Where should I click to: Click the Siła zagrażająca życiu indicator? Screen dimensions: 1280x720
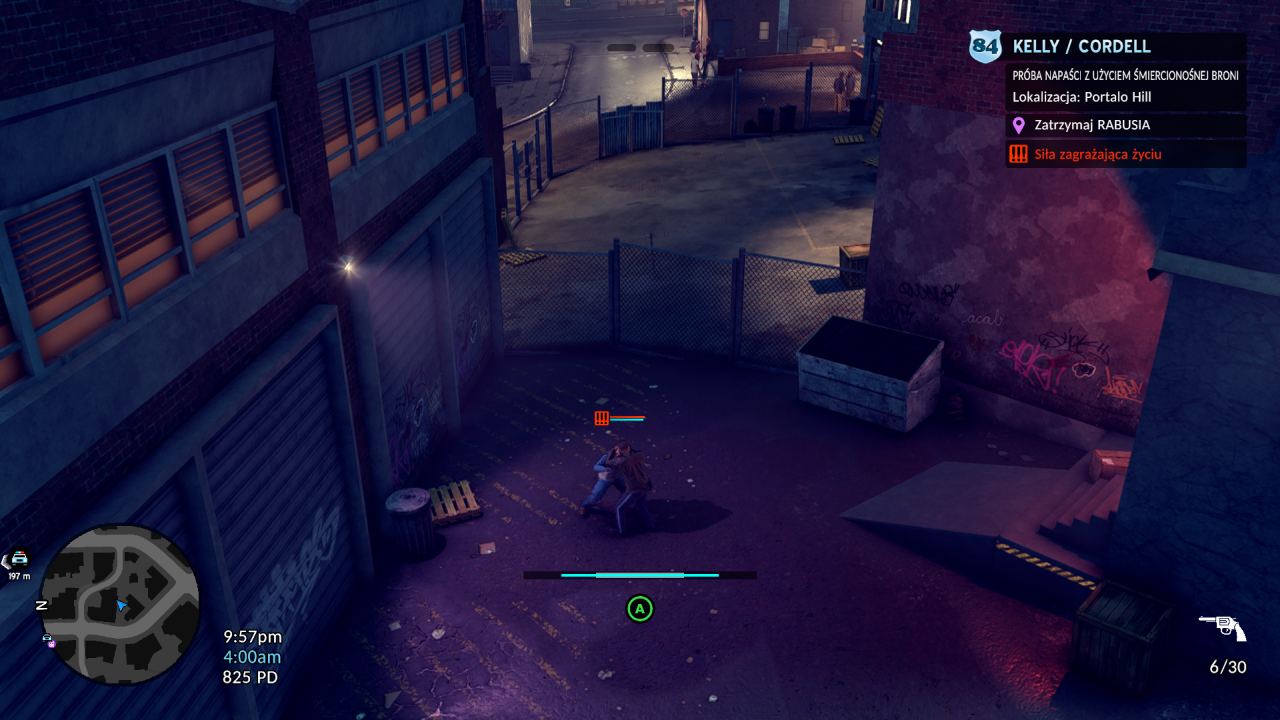point(1098,154)
